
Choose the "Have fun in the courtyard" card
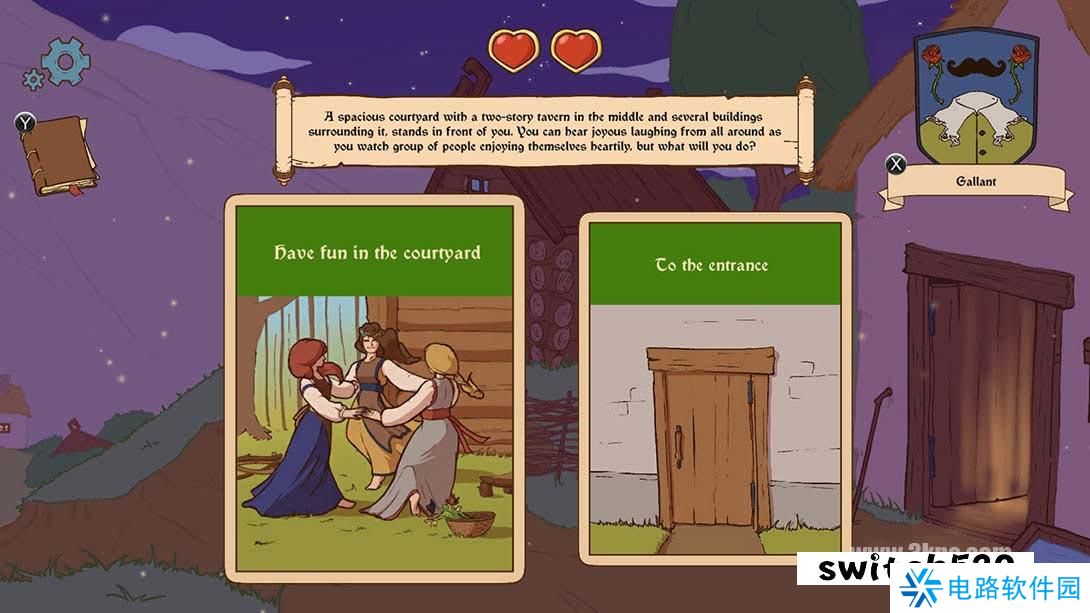pyautogui.click(x=374, y=388)
